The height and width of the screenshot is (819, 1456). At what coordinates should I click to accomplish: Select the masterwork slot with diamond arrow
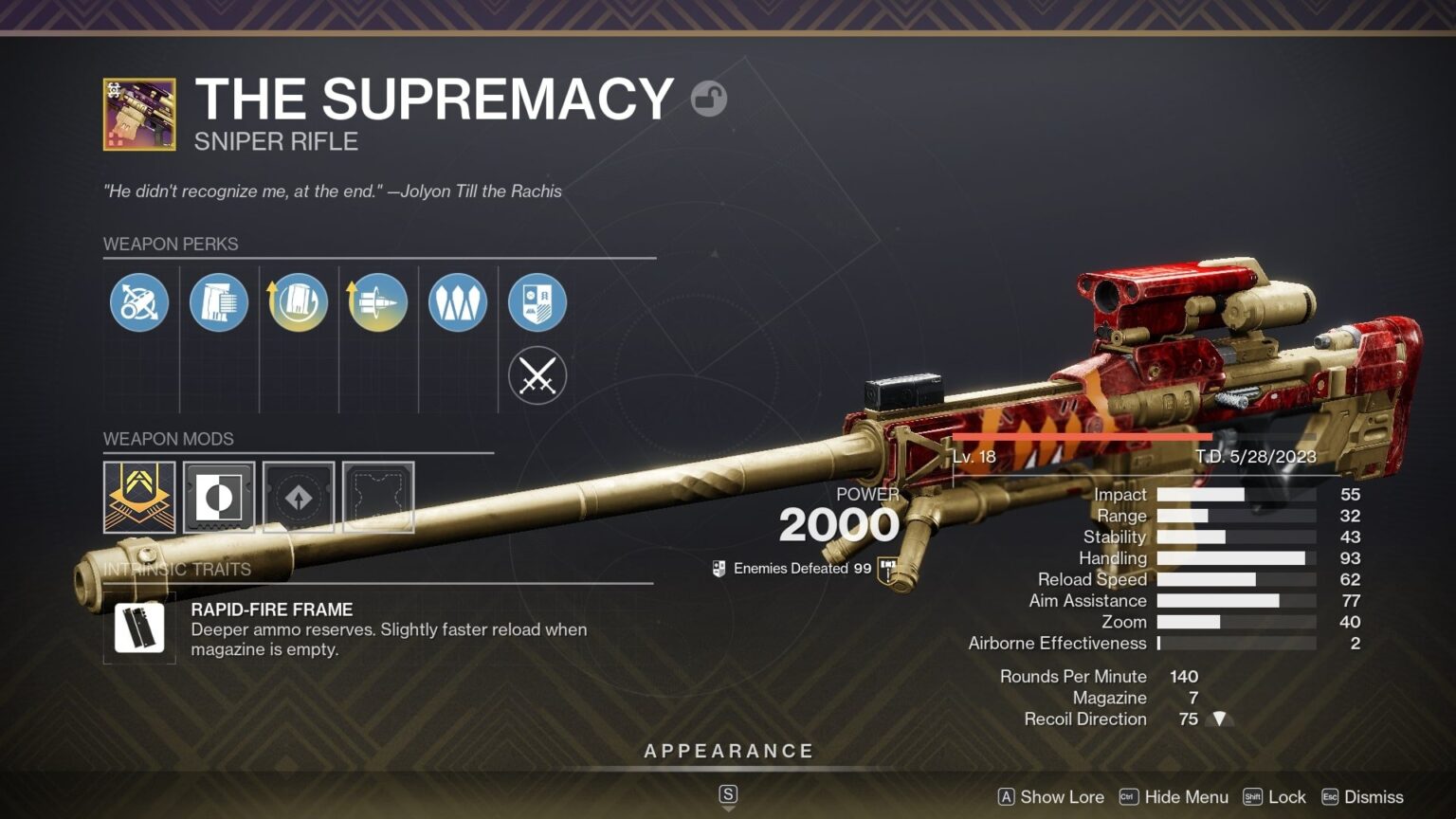(x=298, y=498)
